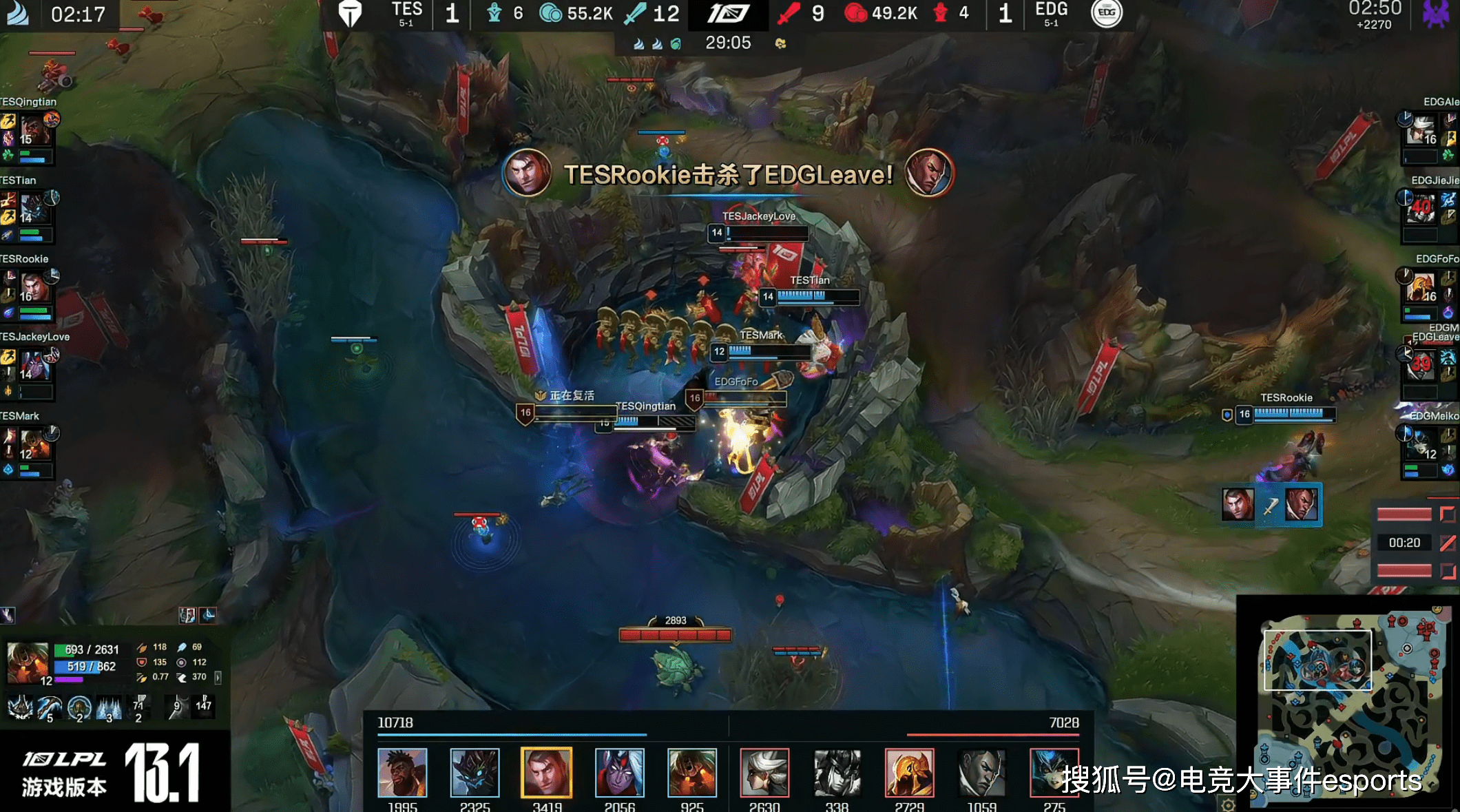
Task: Select EDGMeiko's champion portrait
Action: click(1421, 444)
